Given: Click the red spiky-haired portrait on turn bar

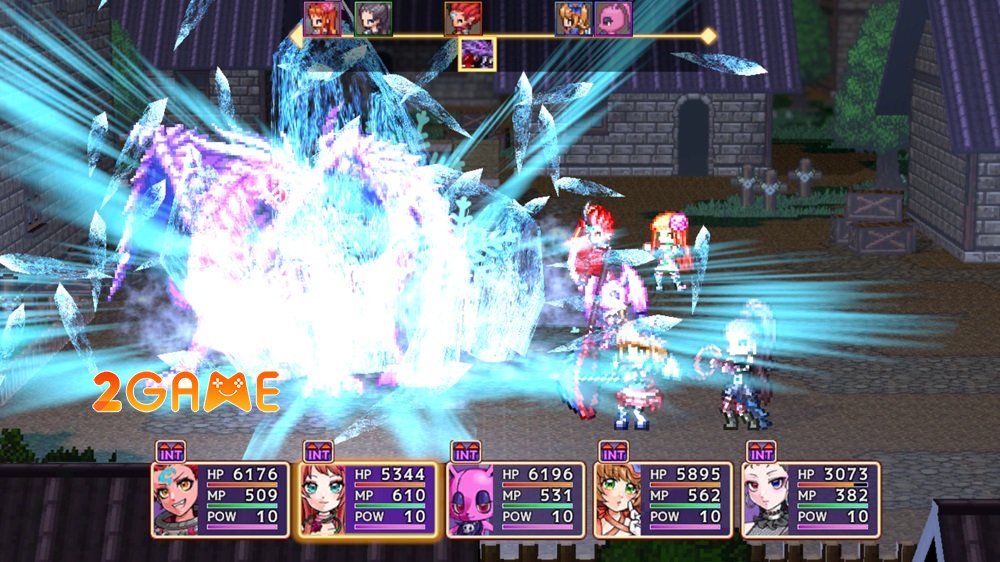Looking at the screenshot, I should point(462,19).
